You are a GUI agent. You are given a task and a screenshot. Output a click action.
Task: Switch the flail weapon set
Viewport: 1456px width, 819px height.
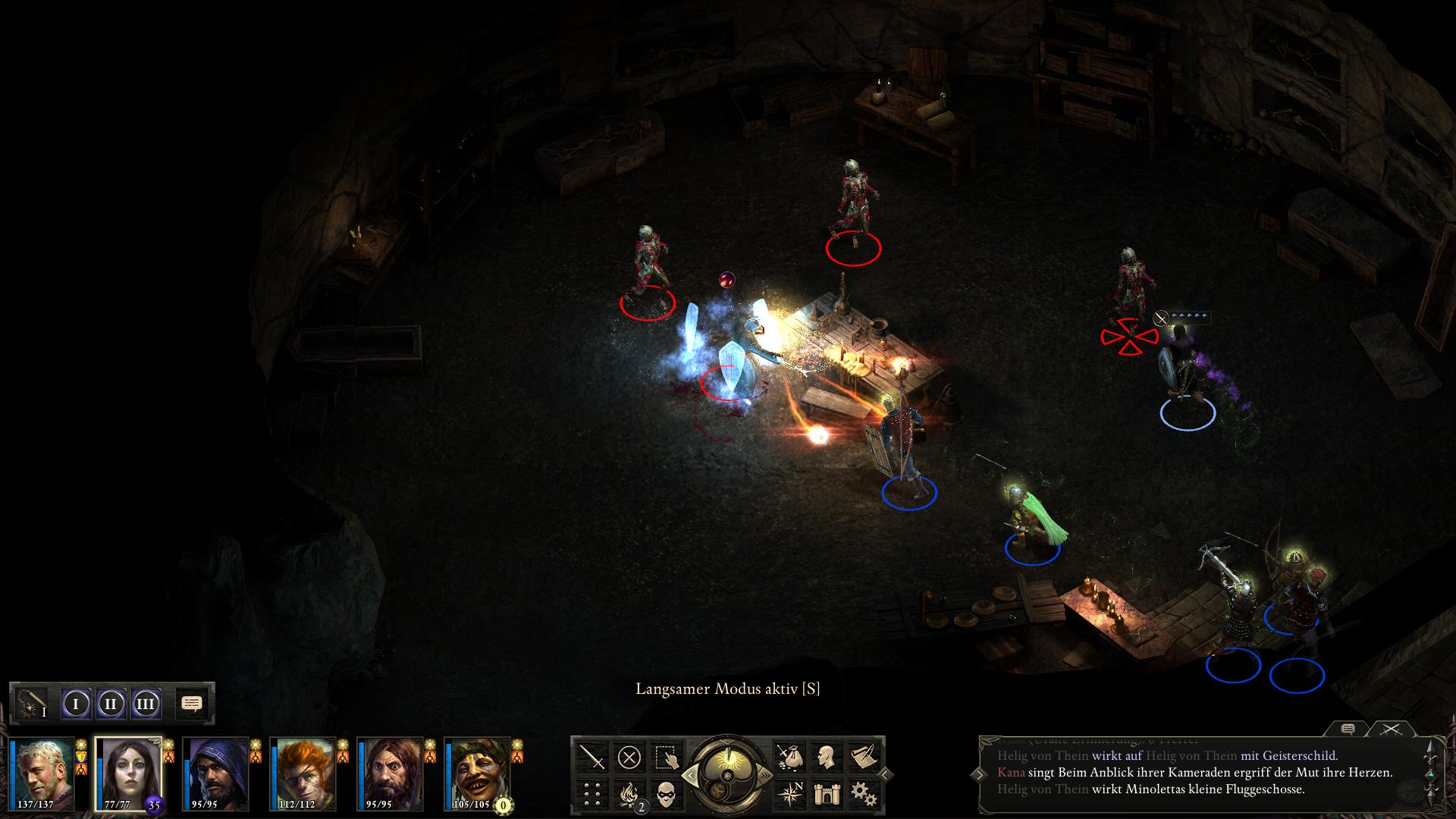click(x=32, y=704)
